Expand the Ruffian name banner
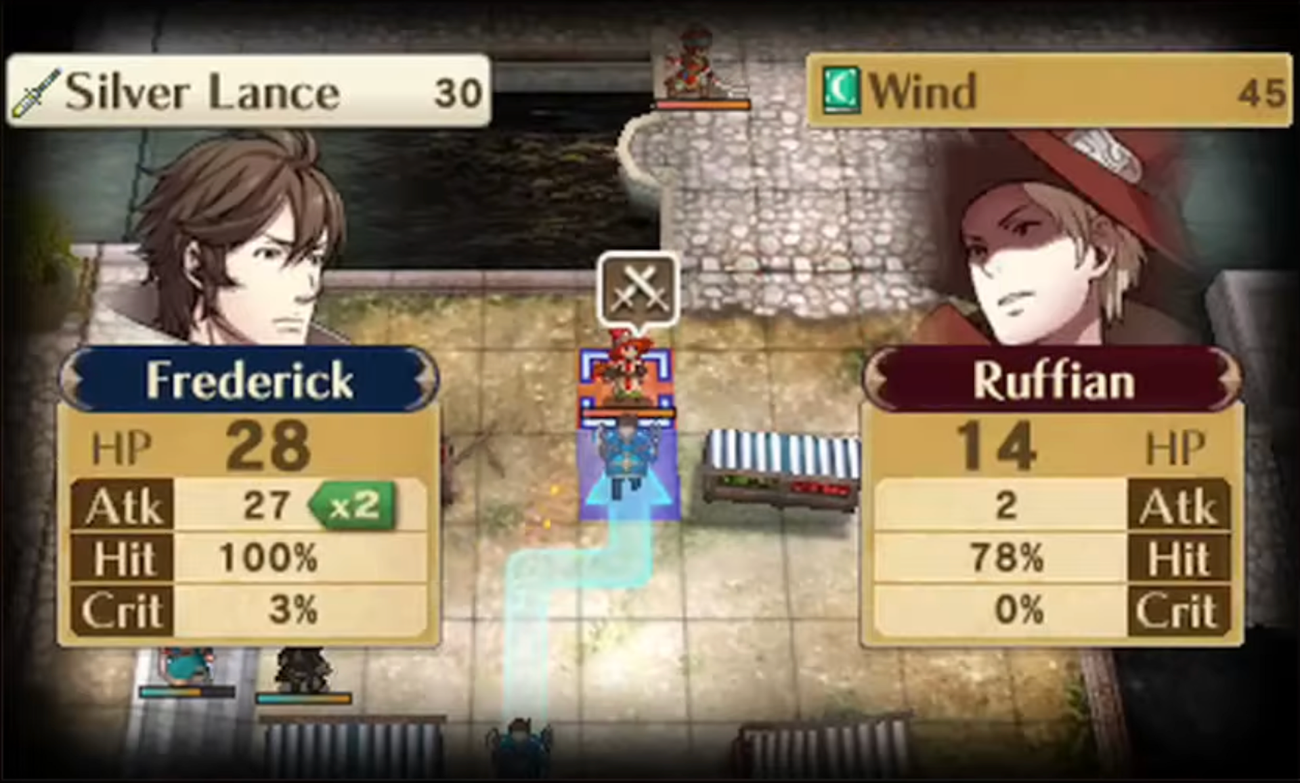This screenshot has height=783, width=1300. pos(1053,380)
